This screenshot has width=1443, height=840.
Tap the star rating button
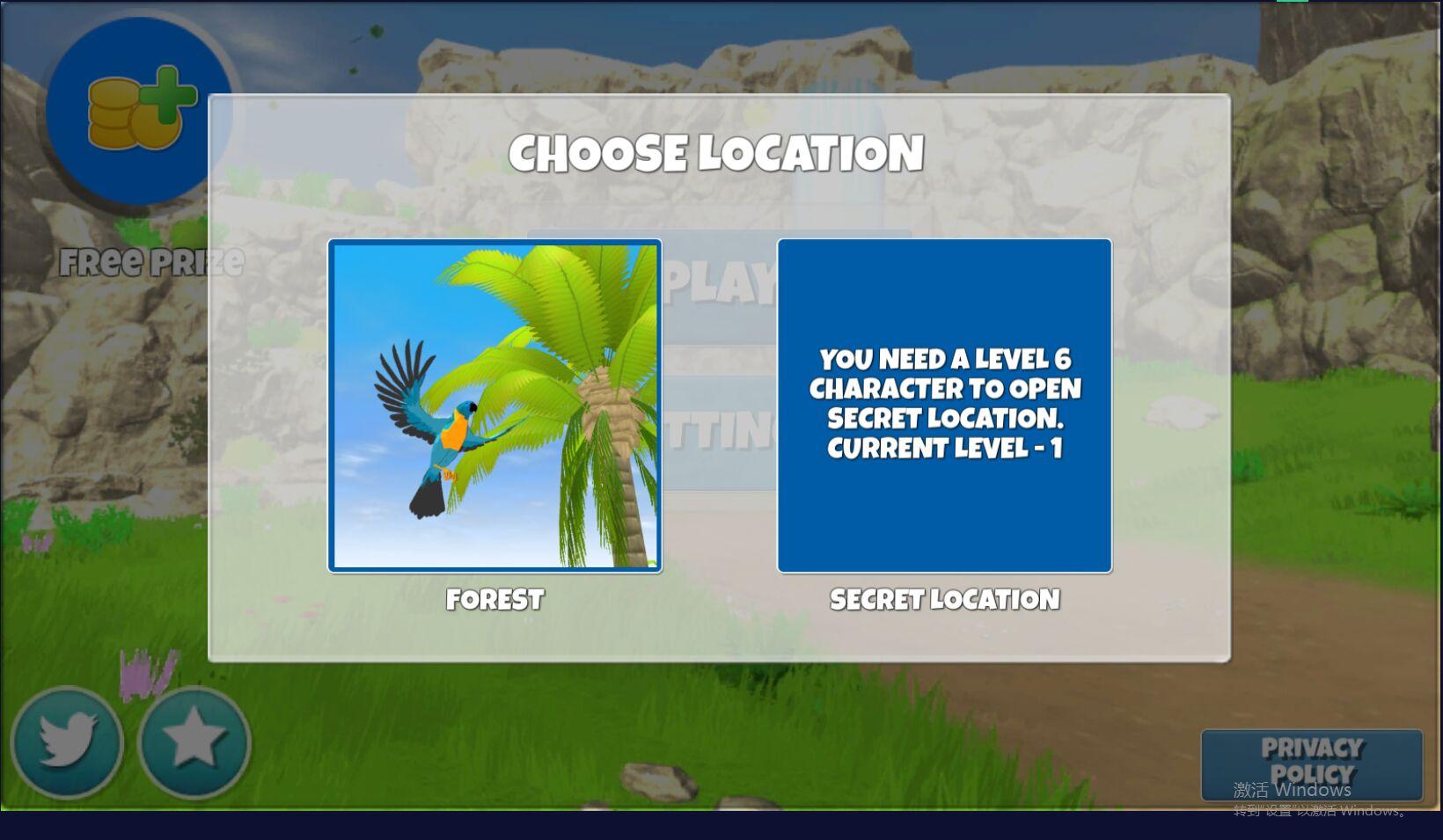(x=194, y=741)
